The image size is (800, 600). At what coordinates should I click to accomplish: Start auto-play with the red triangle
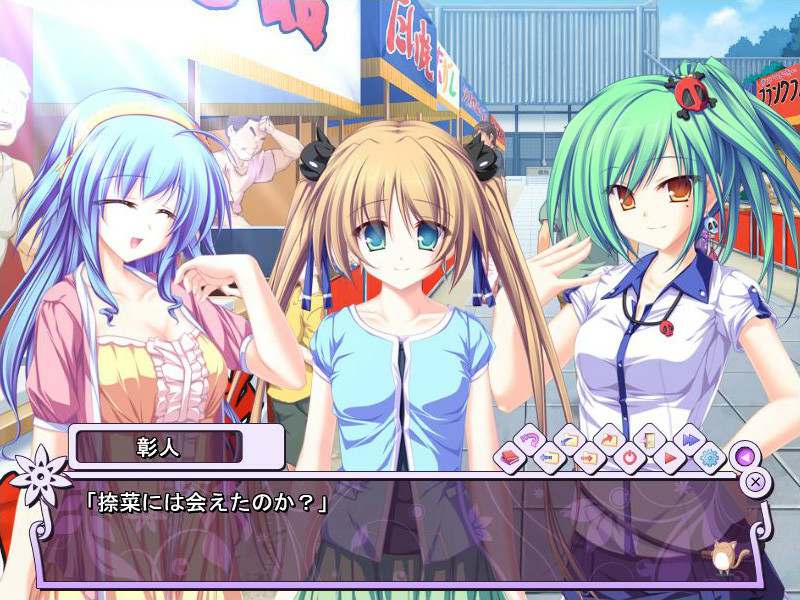click(x=671, y=458)
